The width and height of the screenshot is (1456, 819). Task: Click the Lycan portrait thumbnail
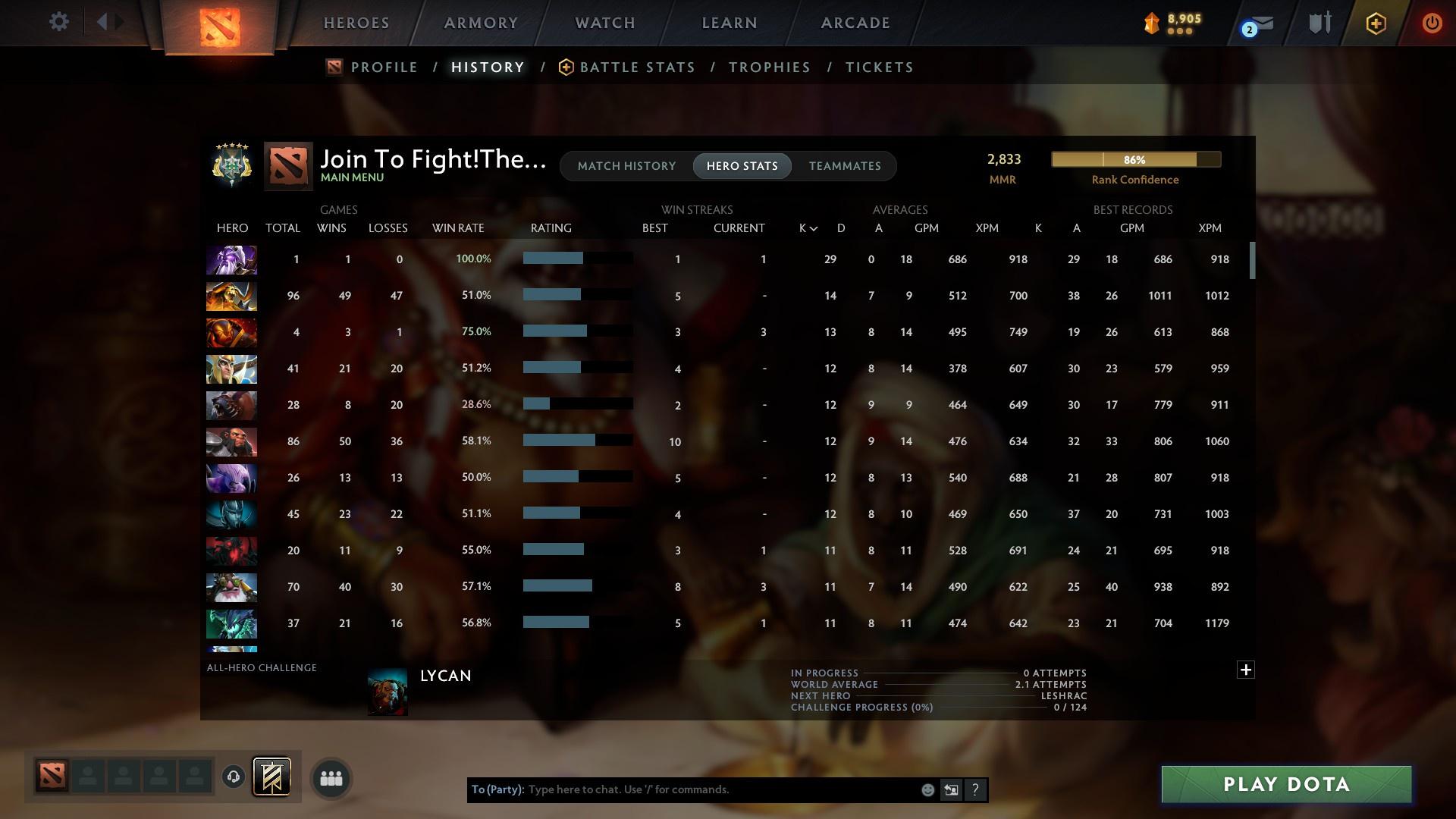pyautogui.click(x=388, y=690)
